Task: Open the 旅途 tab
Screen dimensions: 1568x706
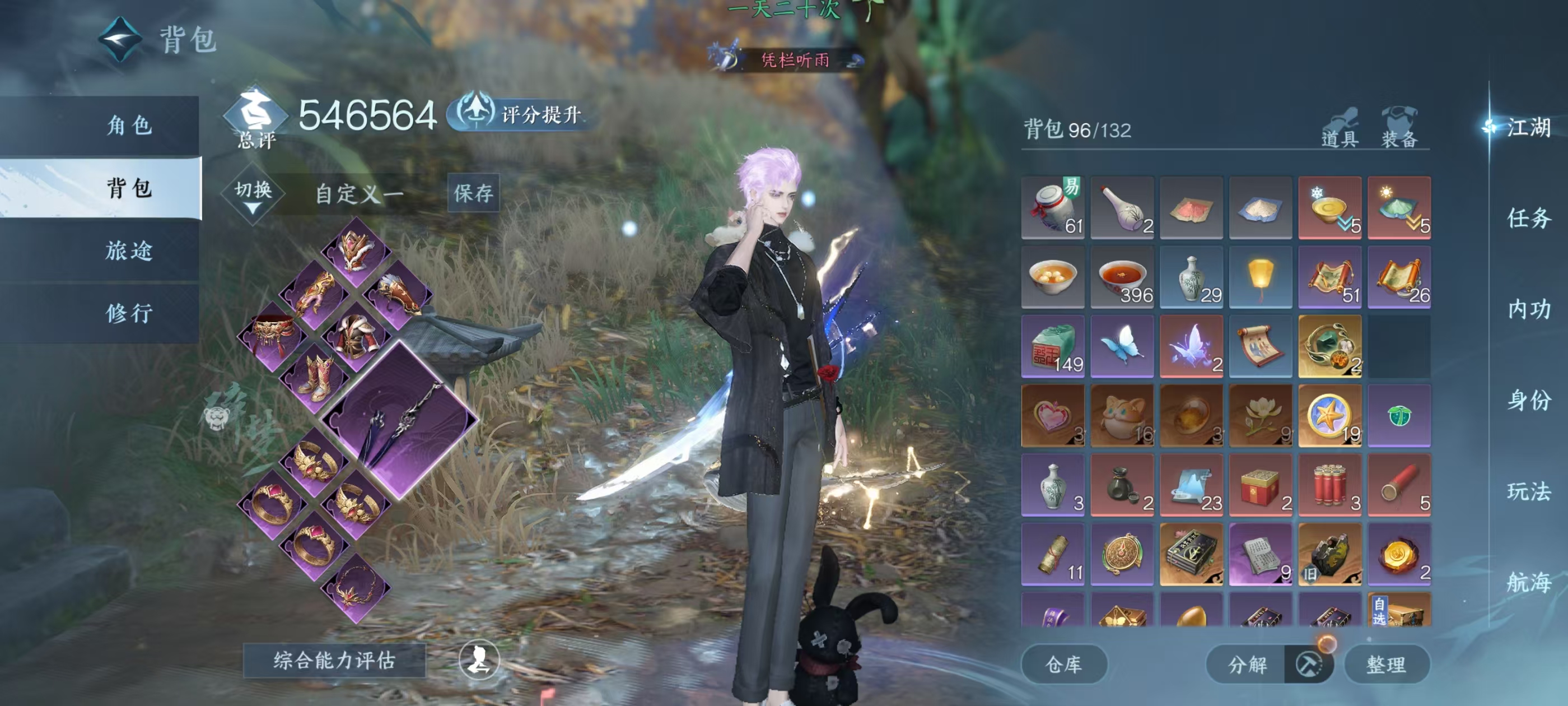Action: point(129,250)
